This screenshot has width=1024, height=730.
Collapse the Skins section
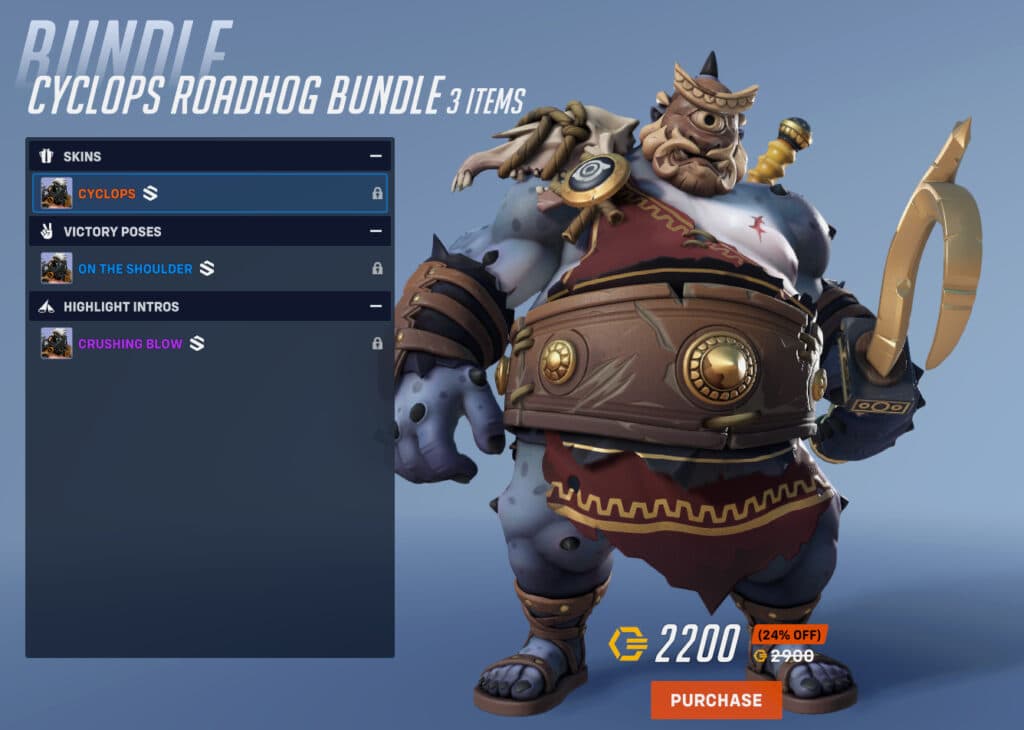coord(376,156)
